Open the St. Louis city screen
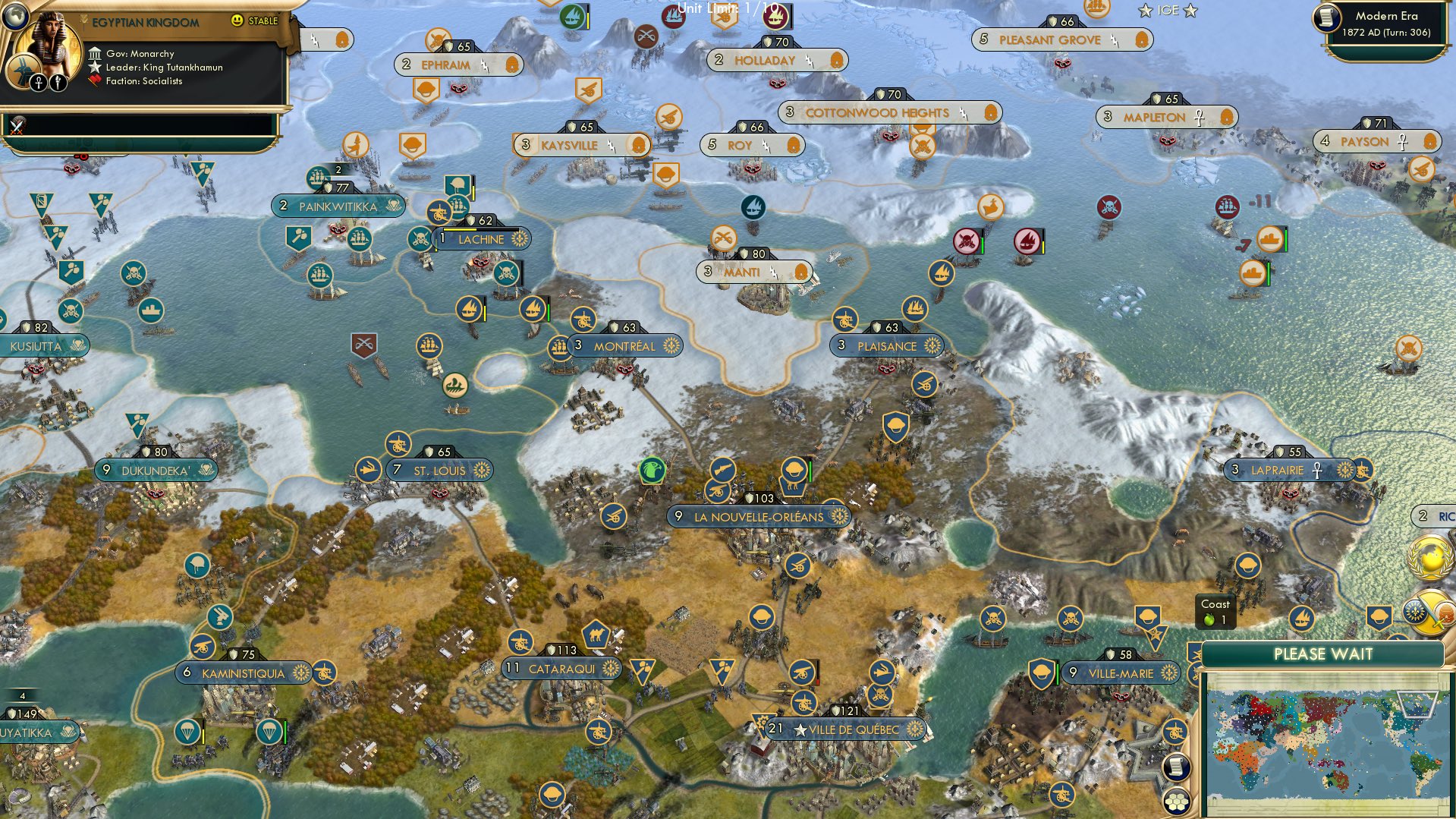The width and height of the screenshot is (1456, 819). coord(439,470)
